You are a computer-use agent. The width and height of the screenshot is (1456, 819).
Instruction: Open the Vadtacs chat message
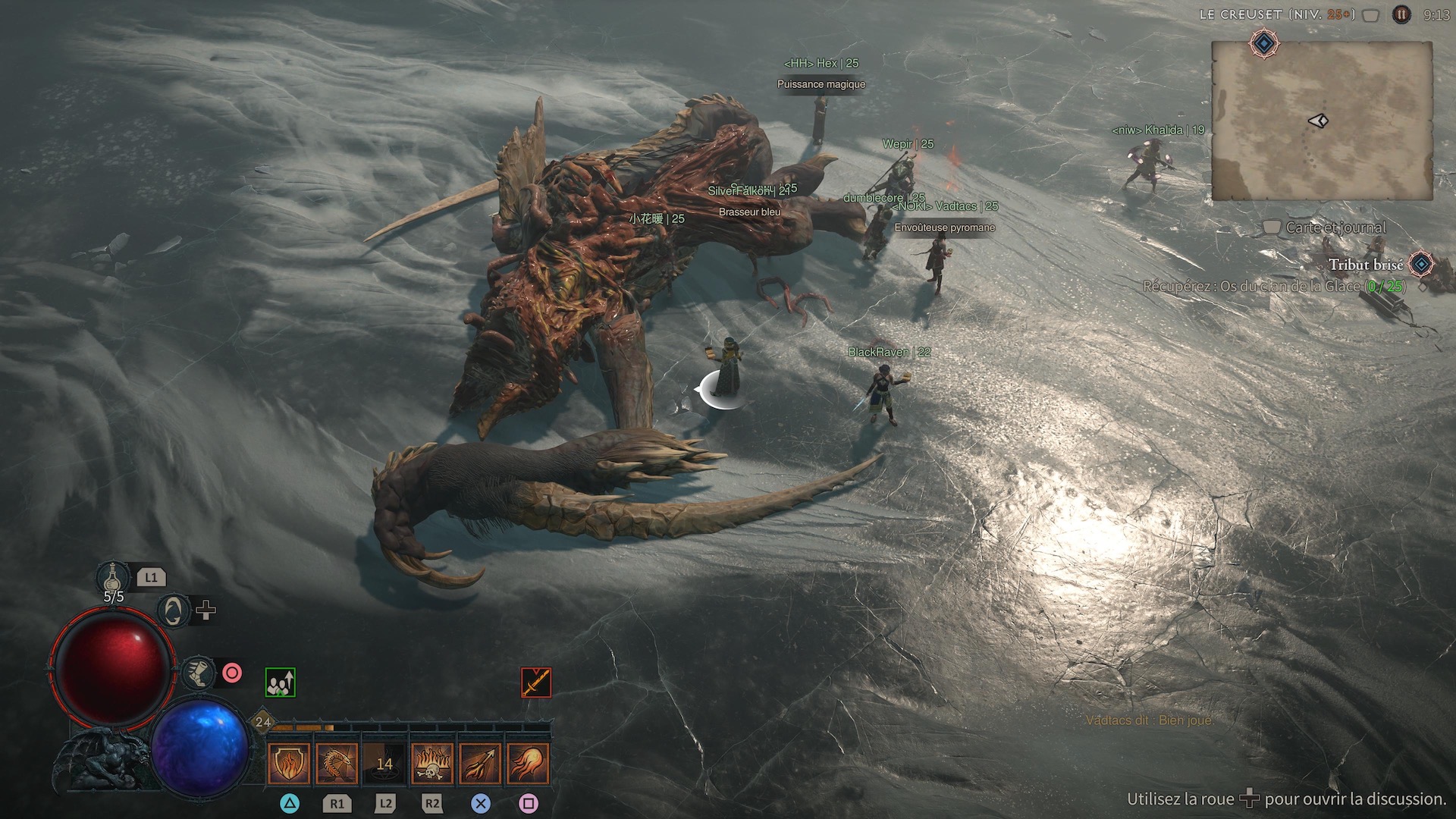[x=1149, y=720]
